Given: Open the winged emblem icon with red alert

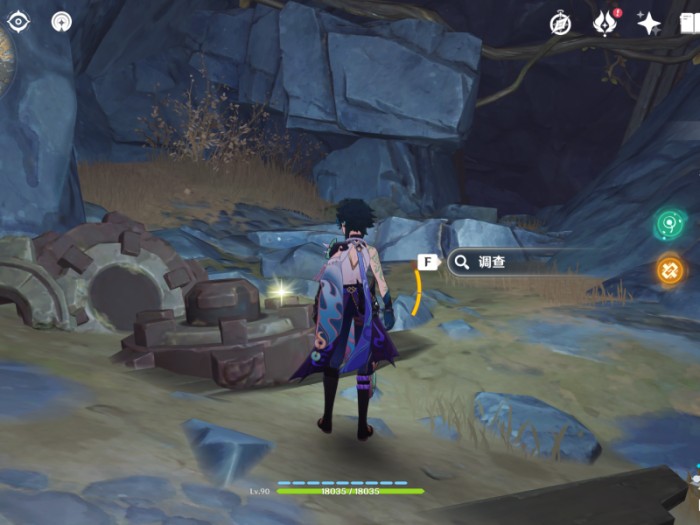Looking at the screenshot, I should (x=605, y=23).
